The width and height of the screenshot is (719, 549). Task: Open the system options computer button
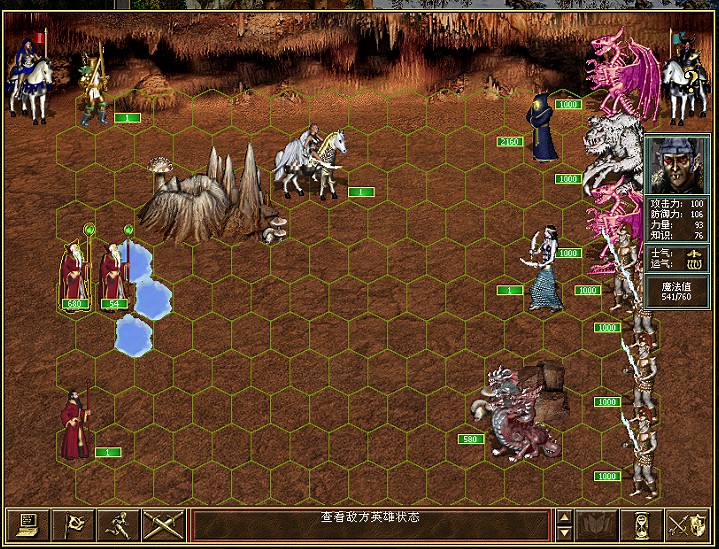[x=26, y=524]
